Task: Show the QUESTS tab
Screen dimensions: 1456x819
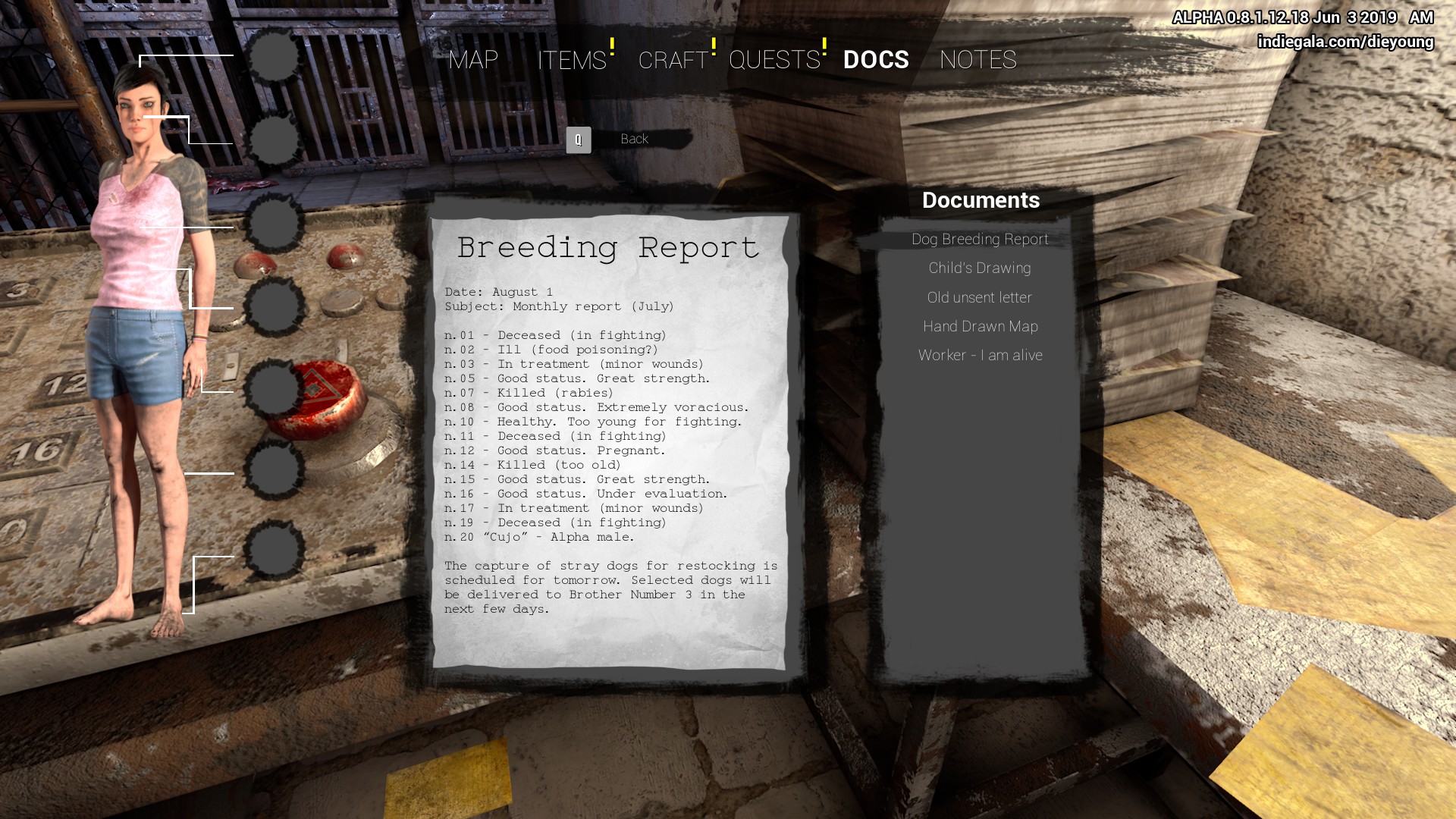Action: pos(774,60)
